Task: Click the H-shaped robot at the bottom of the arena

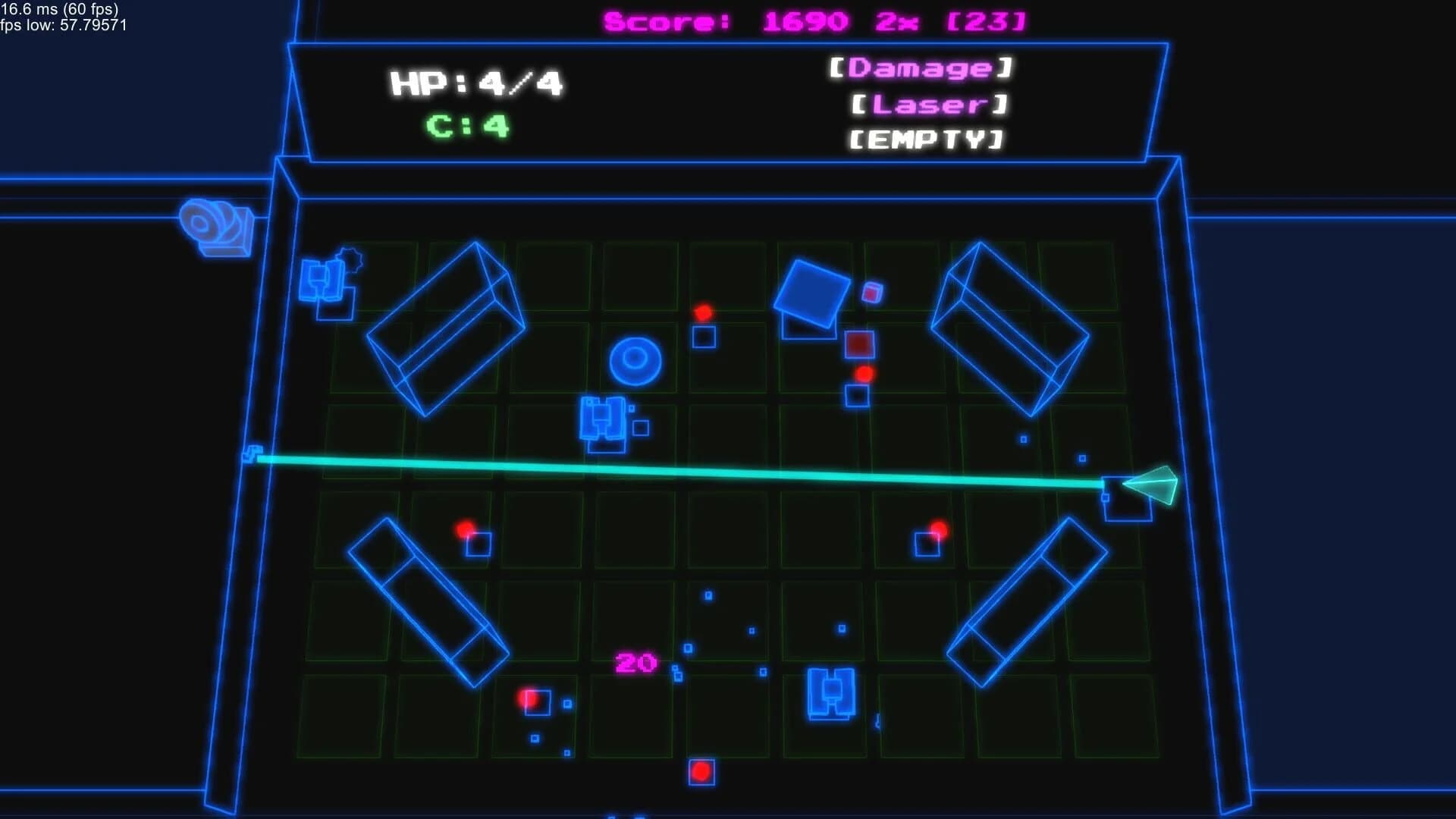Action: coord(830,694)
